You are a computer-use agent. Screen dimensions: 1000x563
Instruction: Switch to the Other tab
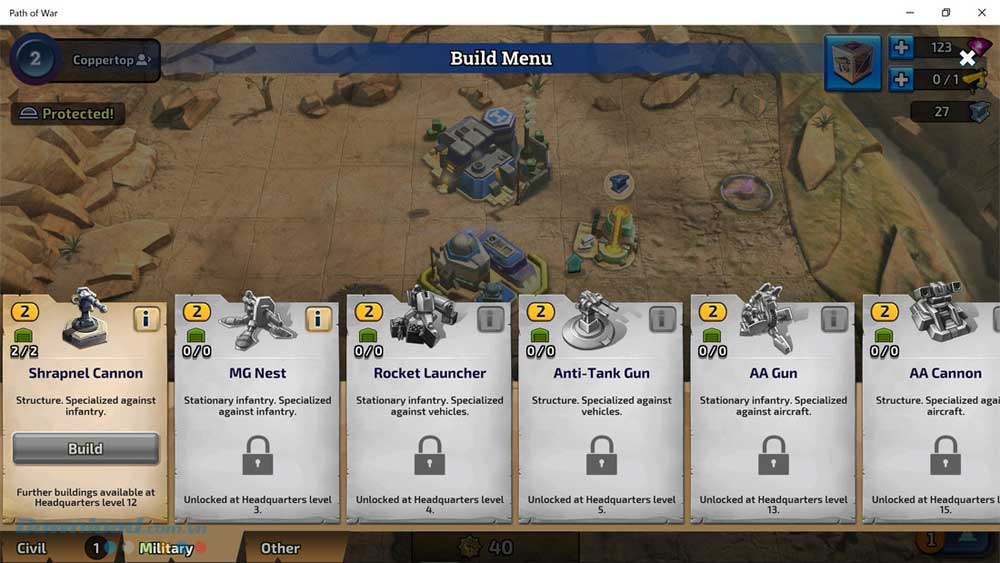[x=280, y=548]
